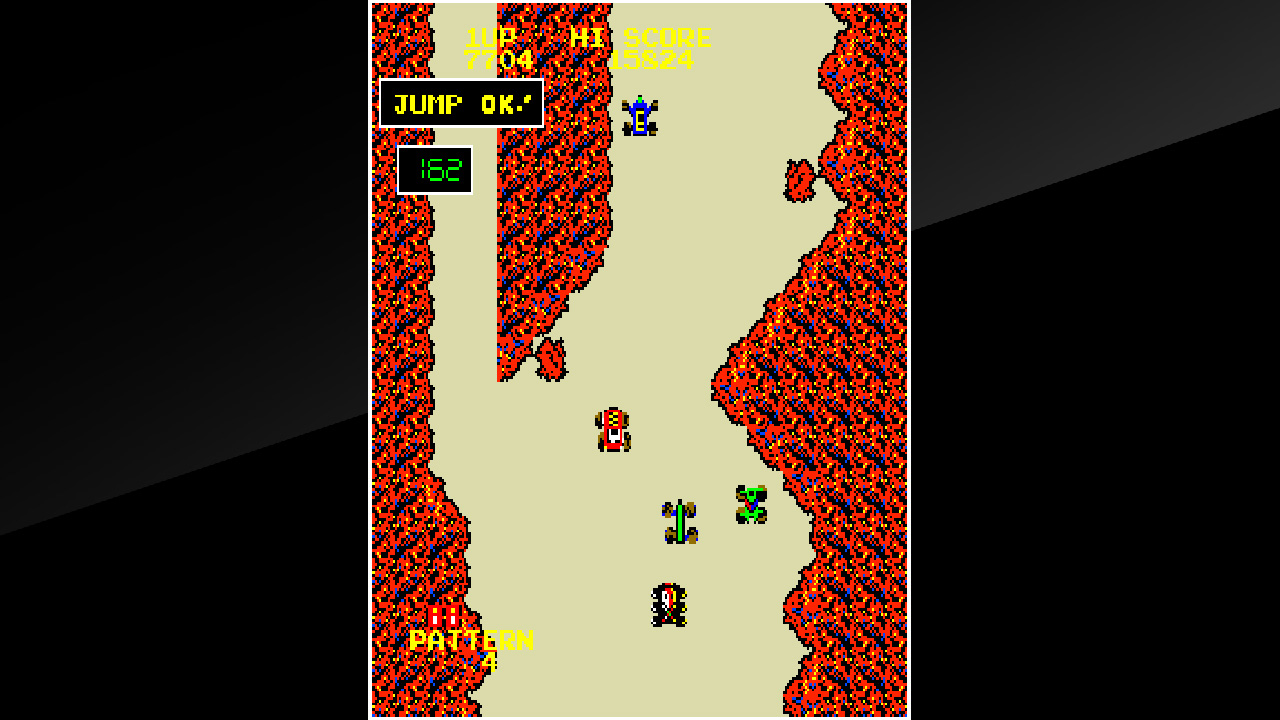The width and height of the screenshot is (1280, 720).
Task: Click the blue car at the top
Action: coord(641,115)
